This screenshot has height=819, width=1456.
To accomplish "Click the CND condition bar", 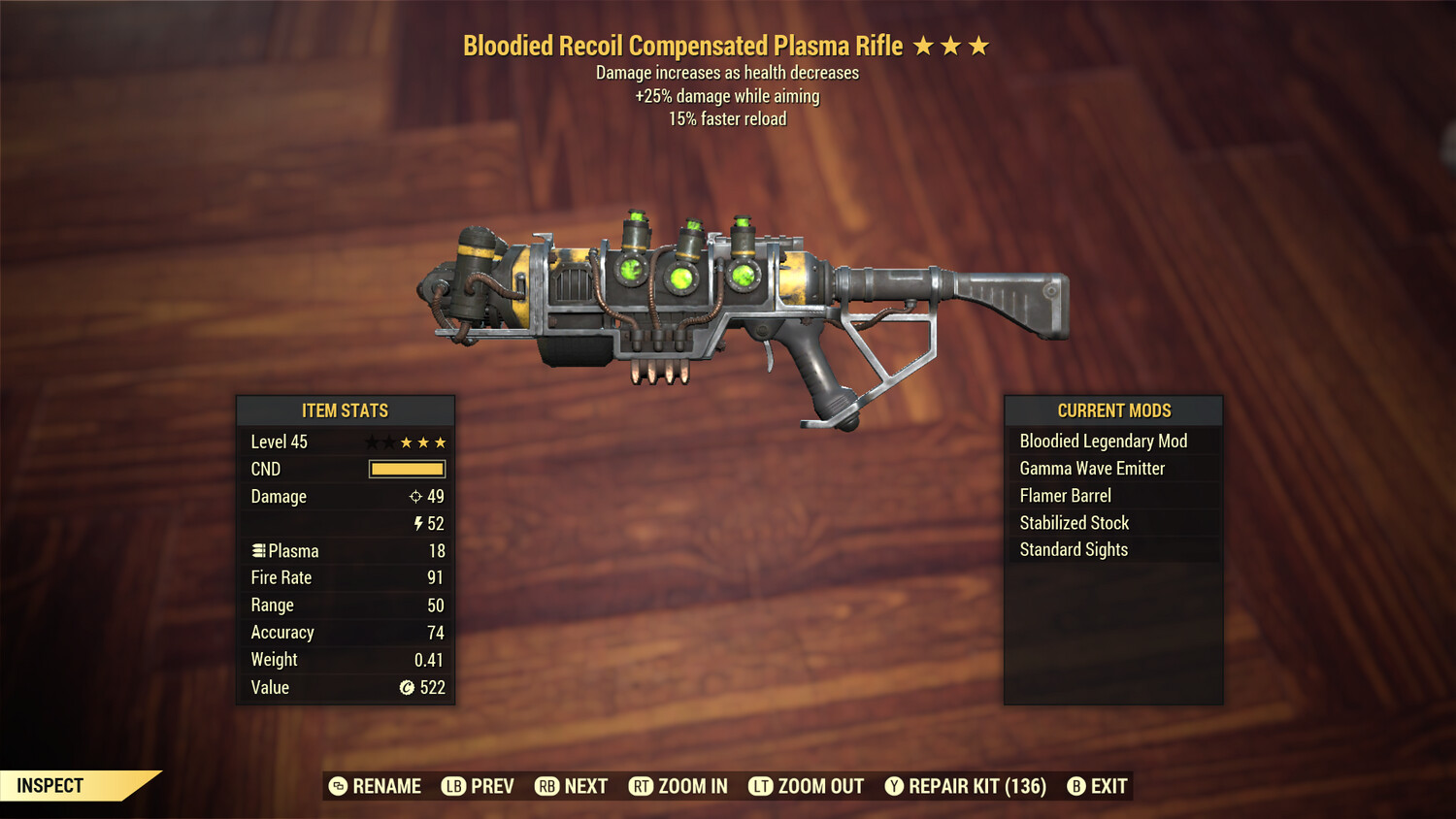I will click(406, 469).
